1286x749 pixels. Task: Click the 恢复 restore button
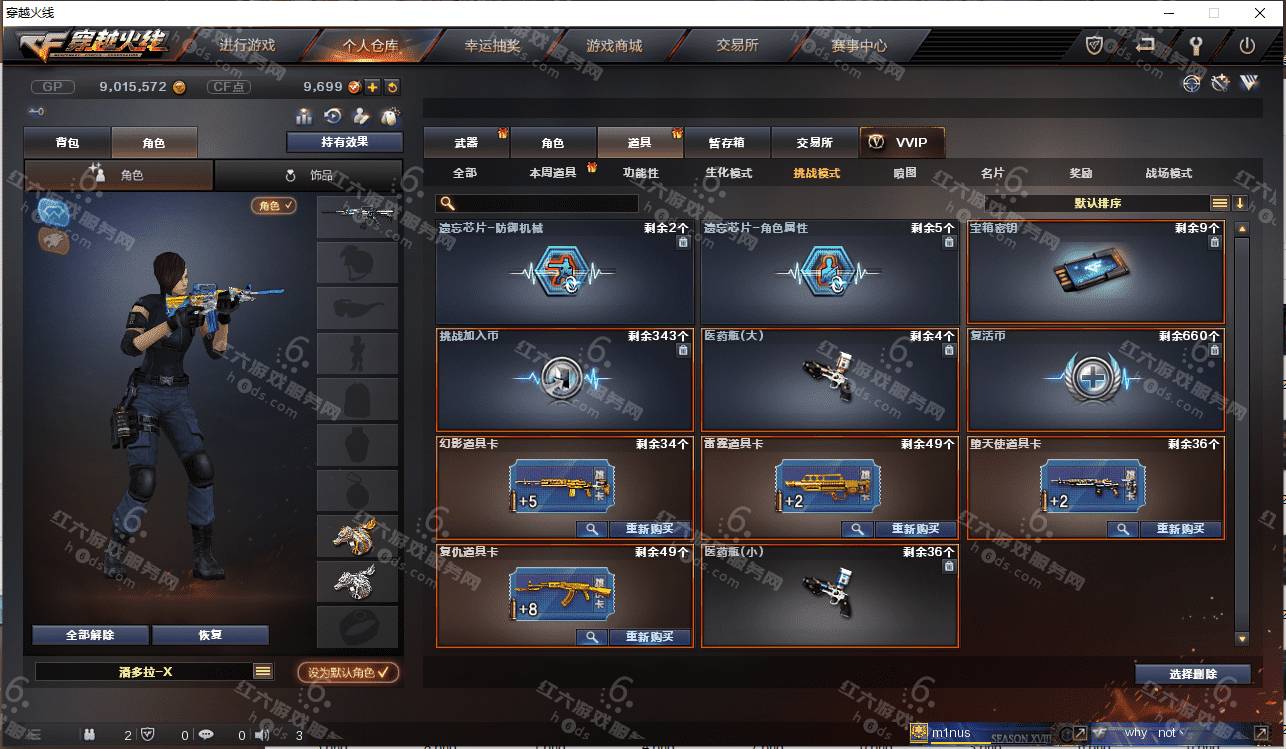(x=210, y=635)
